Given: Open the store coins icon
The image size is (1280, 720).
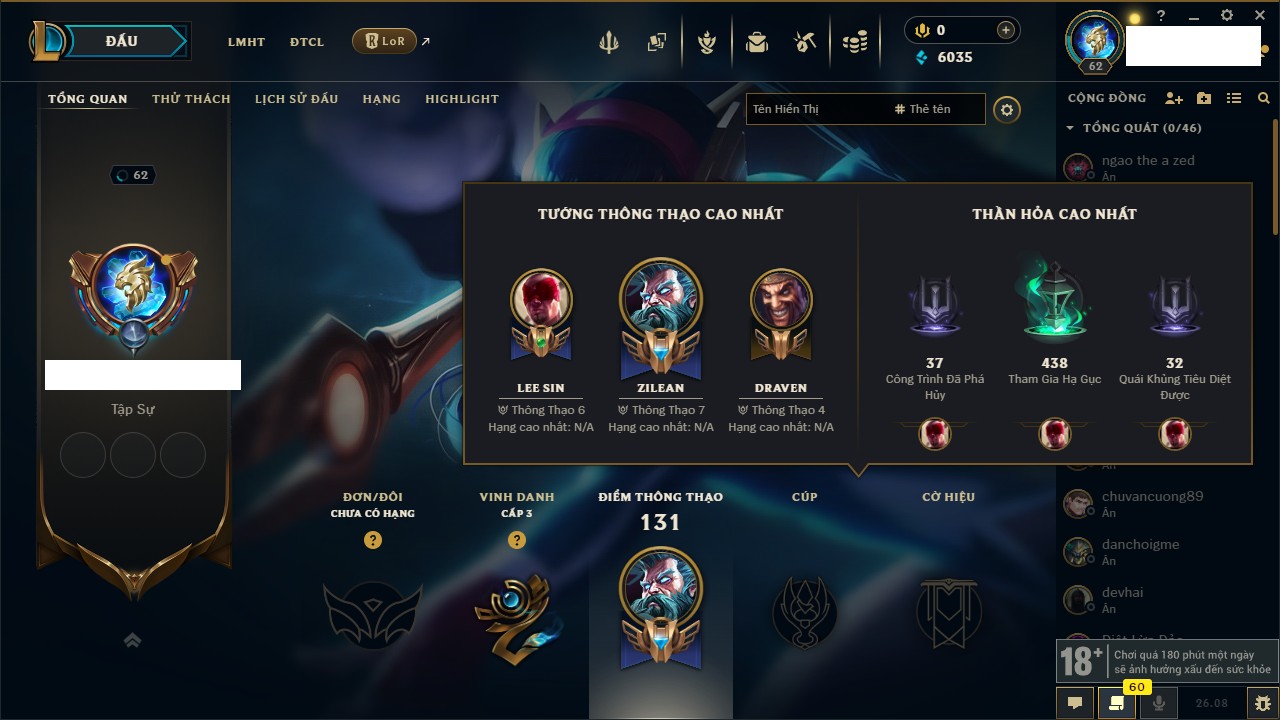Looking at the screenshot, I should pos(854,42).
